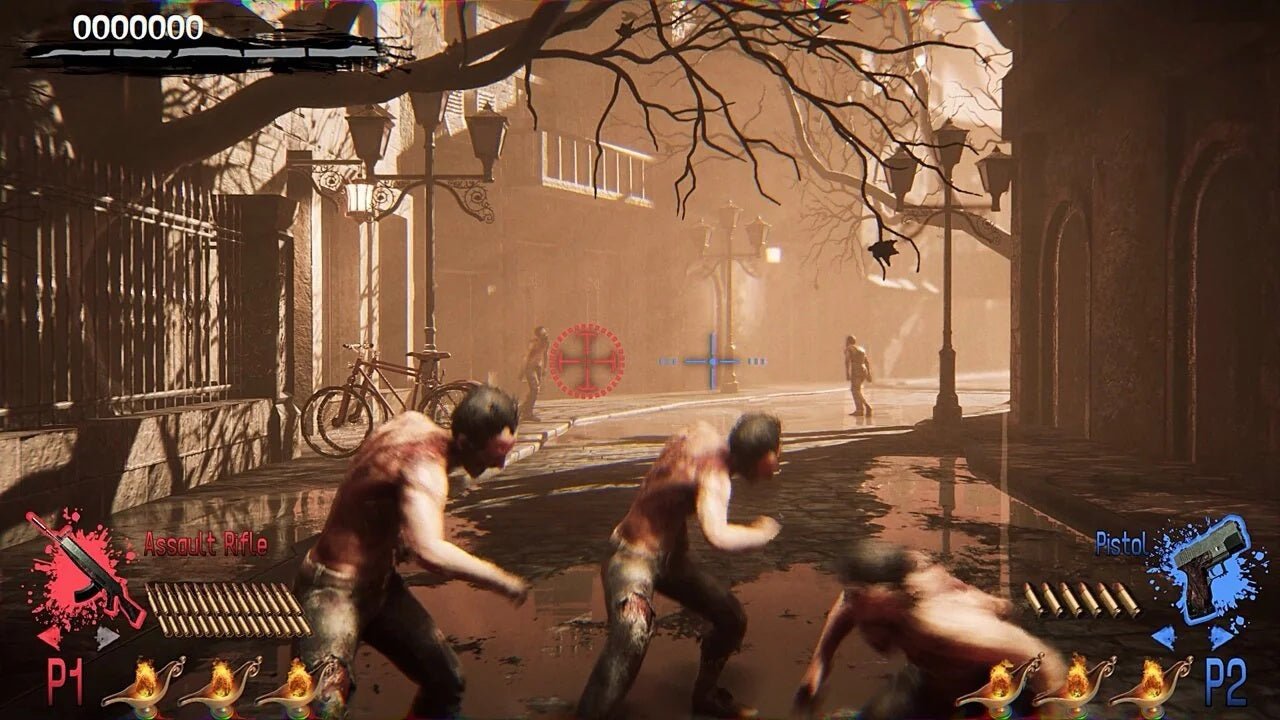
Task: Expand the P1 weapon selector arrows
Action: coord(78,635)
